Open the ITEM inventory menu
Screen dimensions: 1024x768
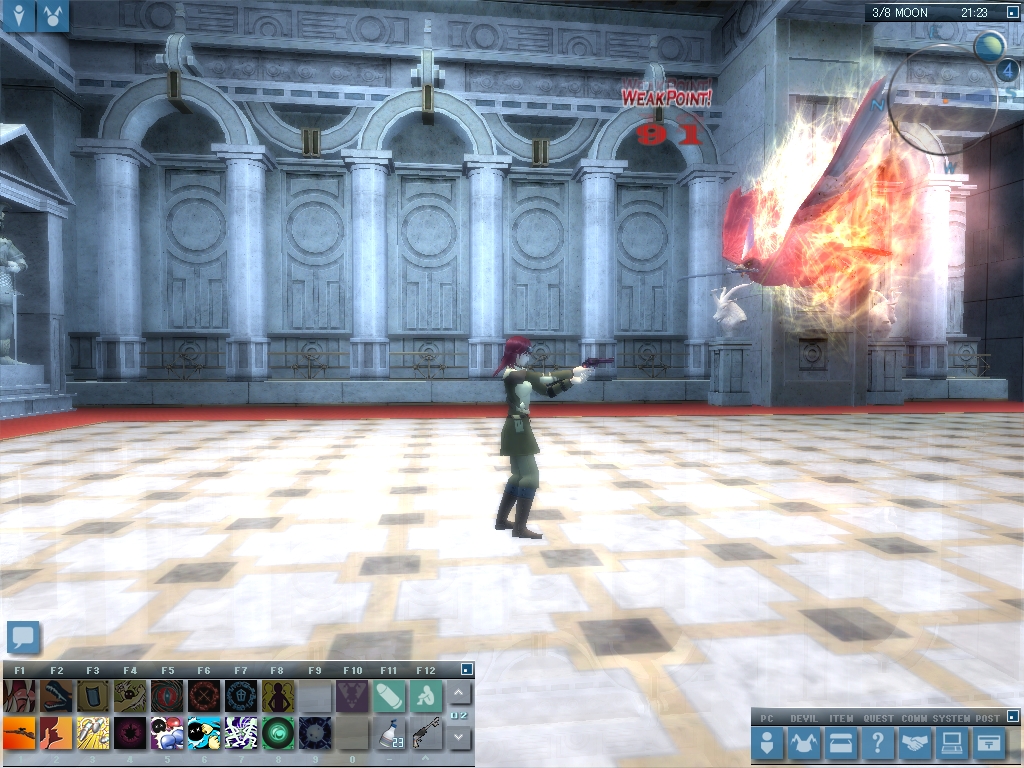point(841,743)
